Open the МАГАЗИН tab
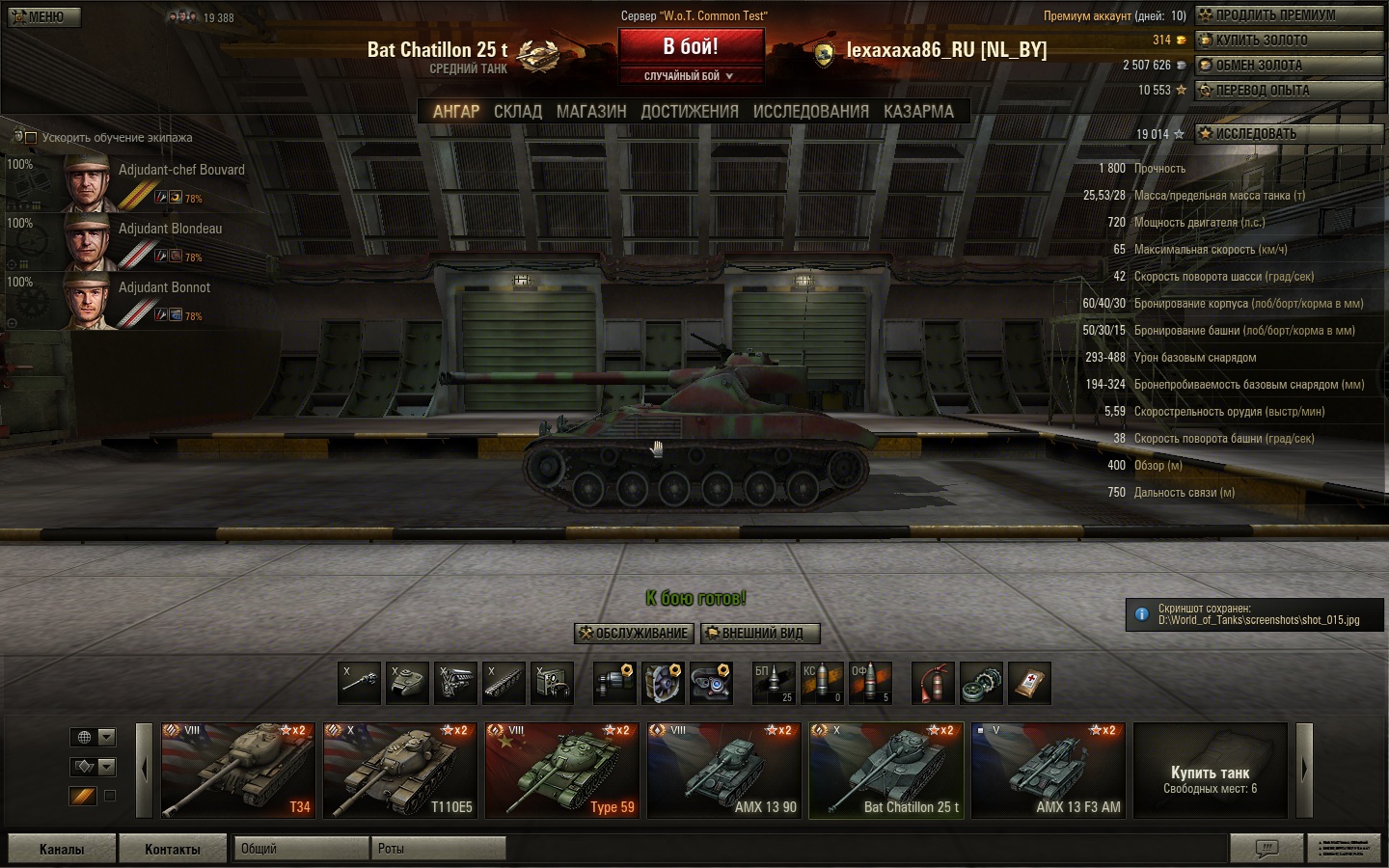The height and width of the screenshot is (868, 1389). (x=591, y=112)
